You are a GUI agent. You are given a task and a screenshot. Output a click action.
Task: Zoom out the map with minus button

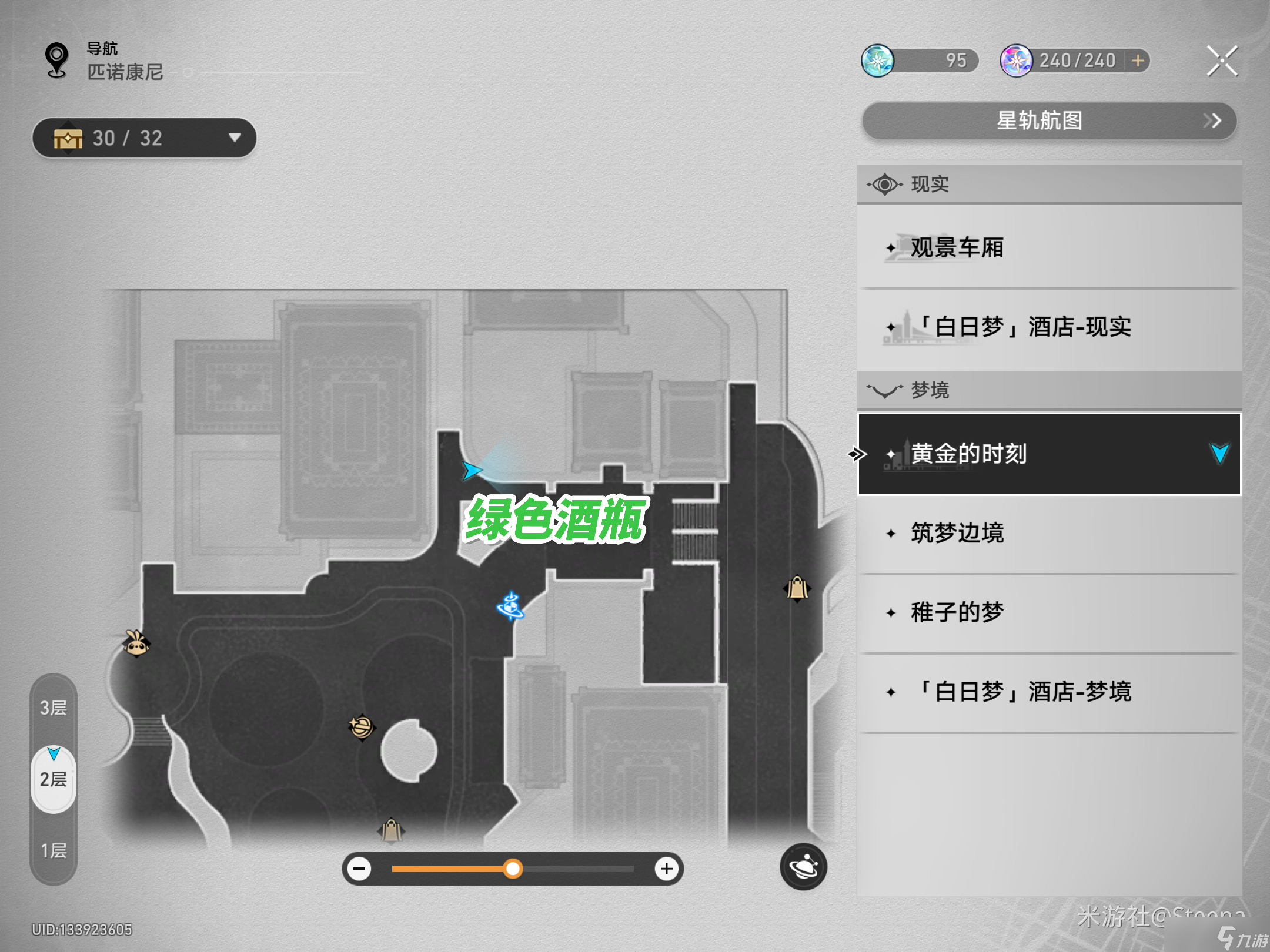[x=360, y=869]
